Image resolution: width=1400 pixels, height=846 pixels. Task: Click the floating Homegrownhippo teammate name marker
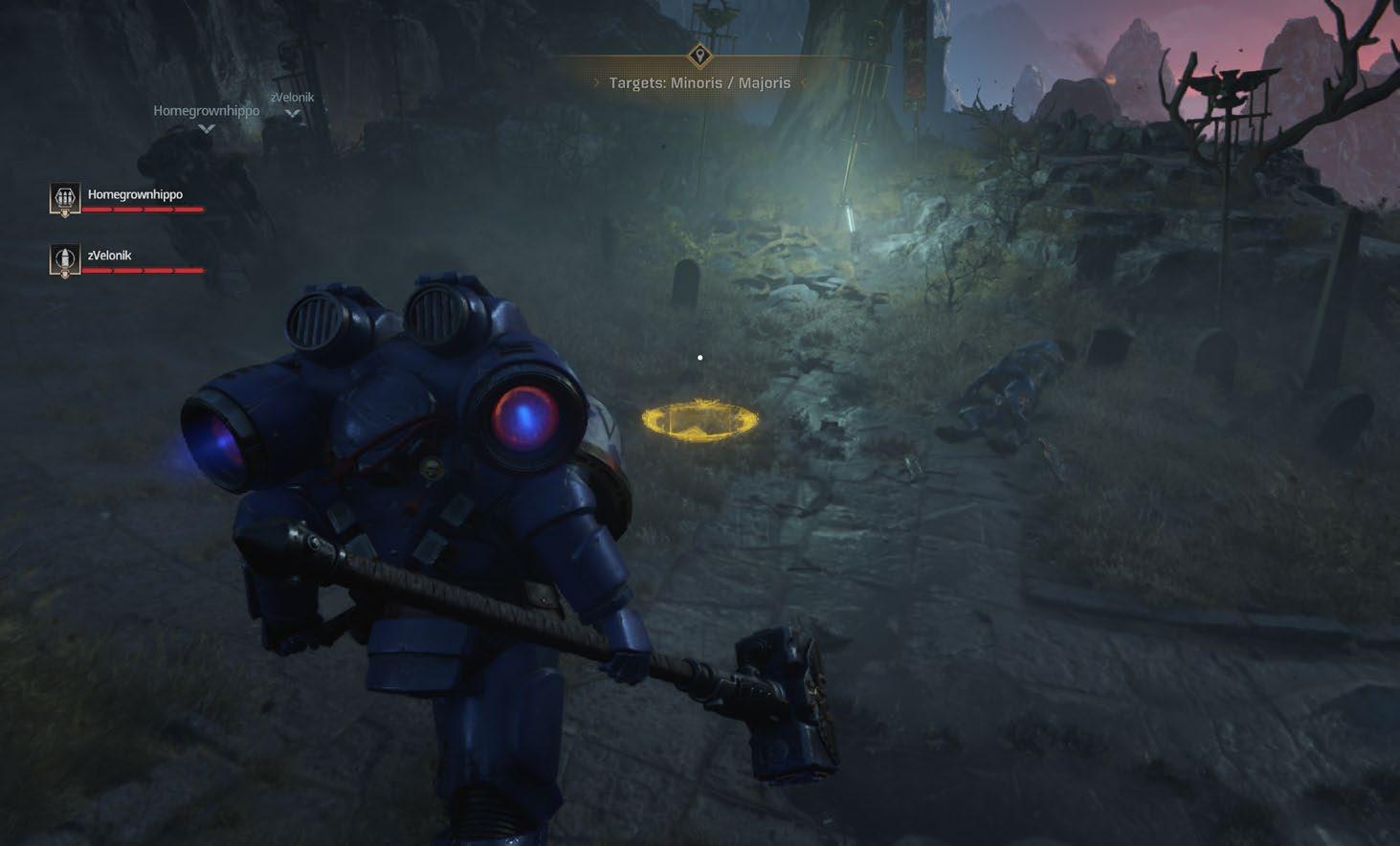(206, 111)
